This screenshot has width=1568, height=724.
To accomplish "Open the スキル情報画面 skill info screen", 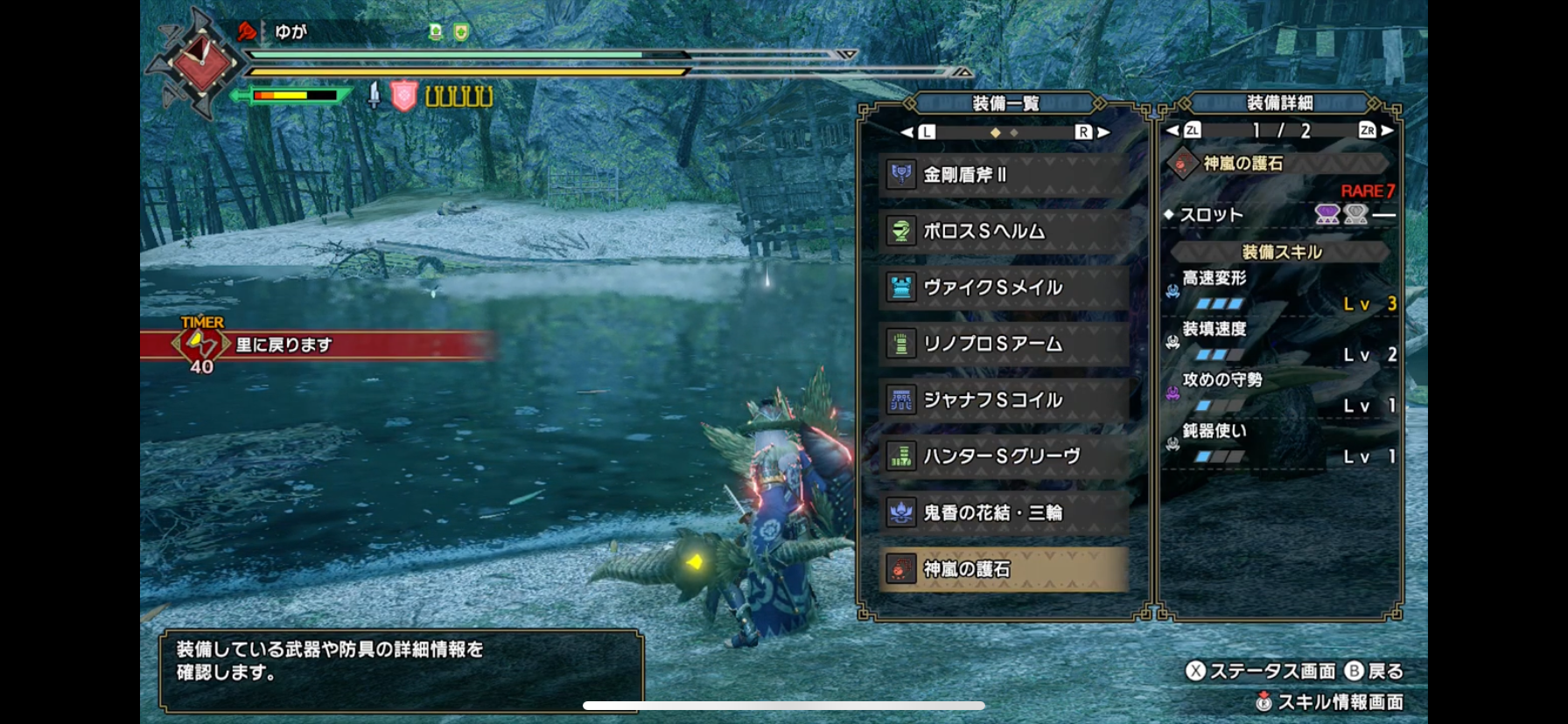I will (x=1329, y=701).
